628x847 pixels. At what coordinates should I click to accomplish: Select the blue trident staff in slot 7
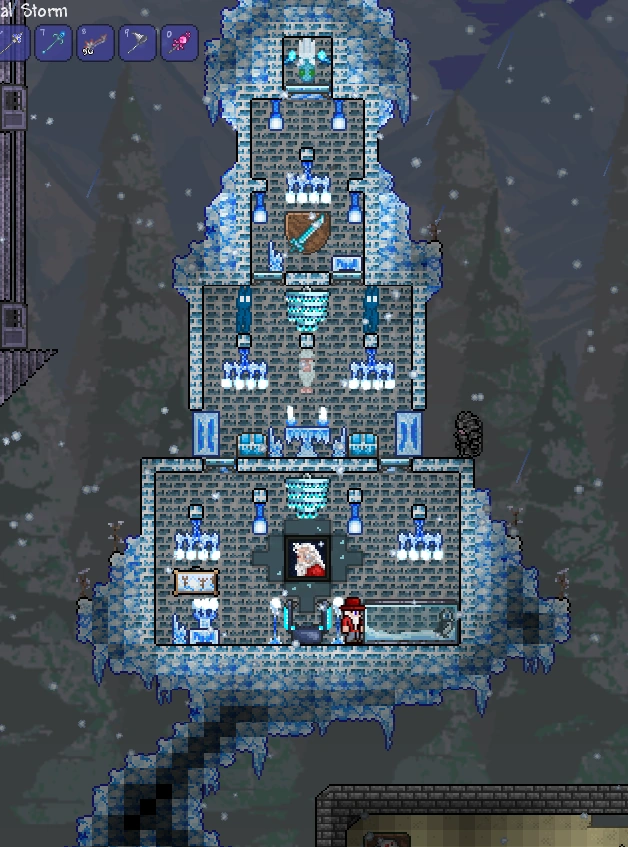point(53,44)
